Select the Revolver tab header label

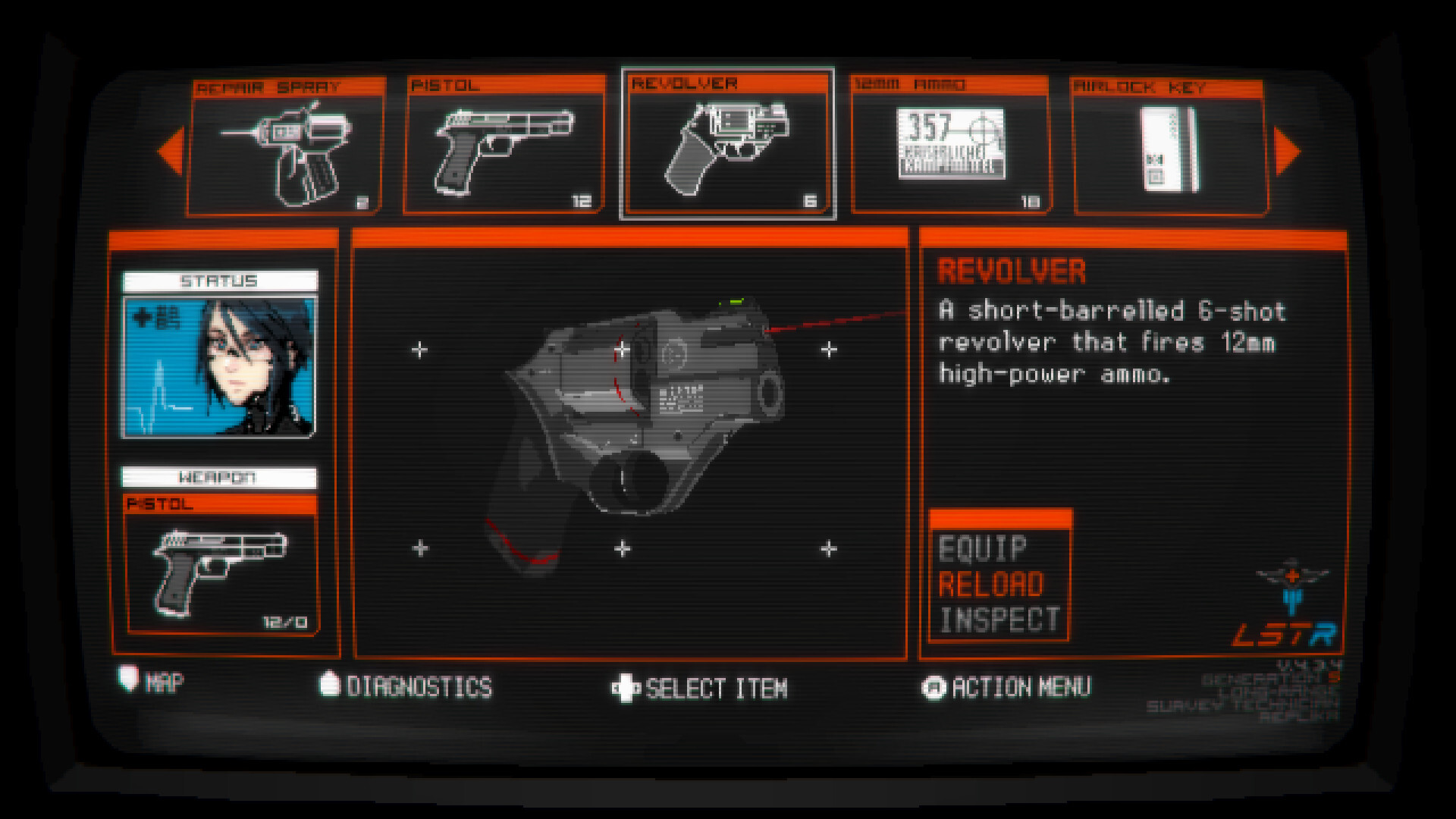pyautogui.click(x=684, y=83)
